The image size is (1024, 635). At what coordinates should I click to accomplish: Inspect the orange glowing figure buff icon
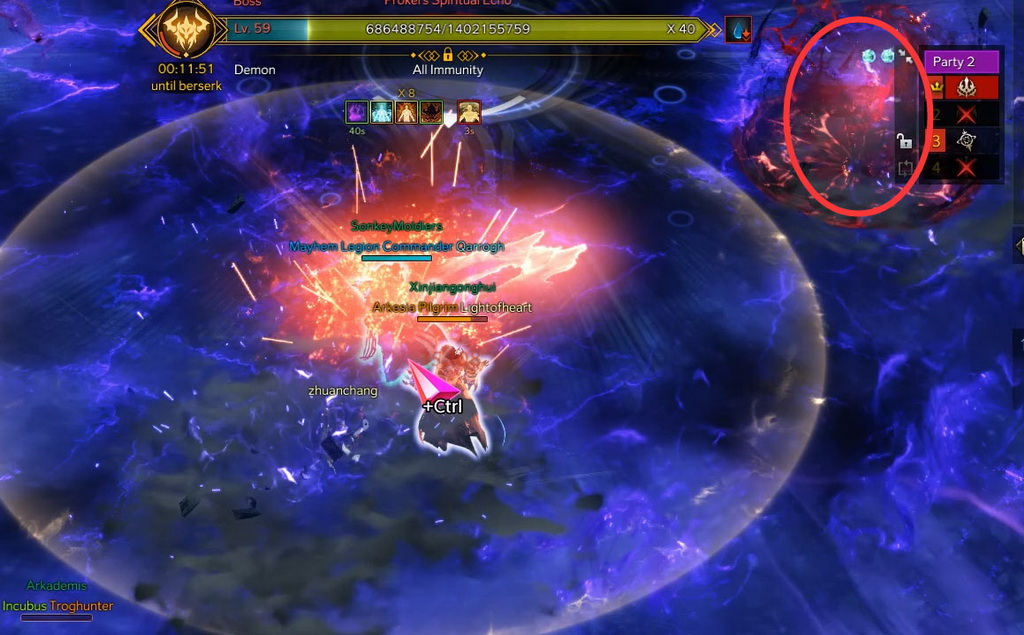click(x=406, y=112)
